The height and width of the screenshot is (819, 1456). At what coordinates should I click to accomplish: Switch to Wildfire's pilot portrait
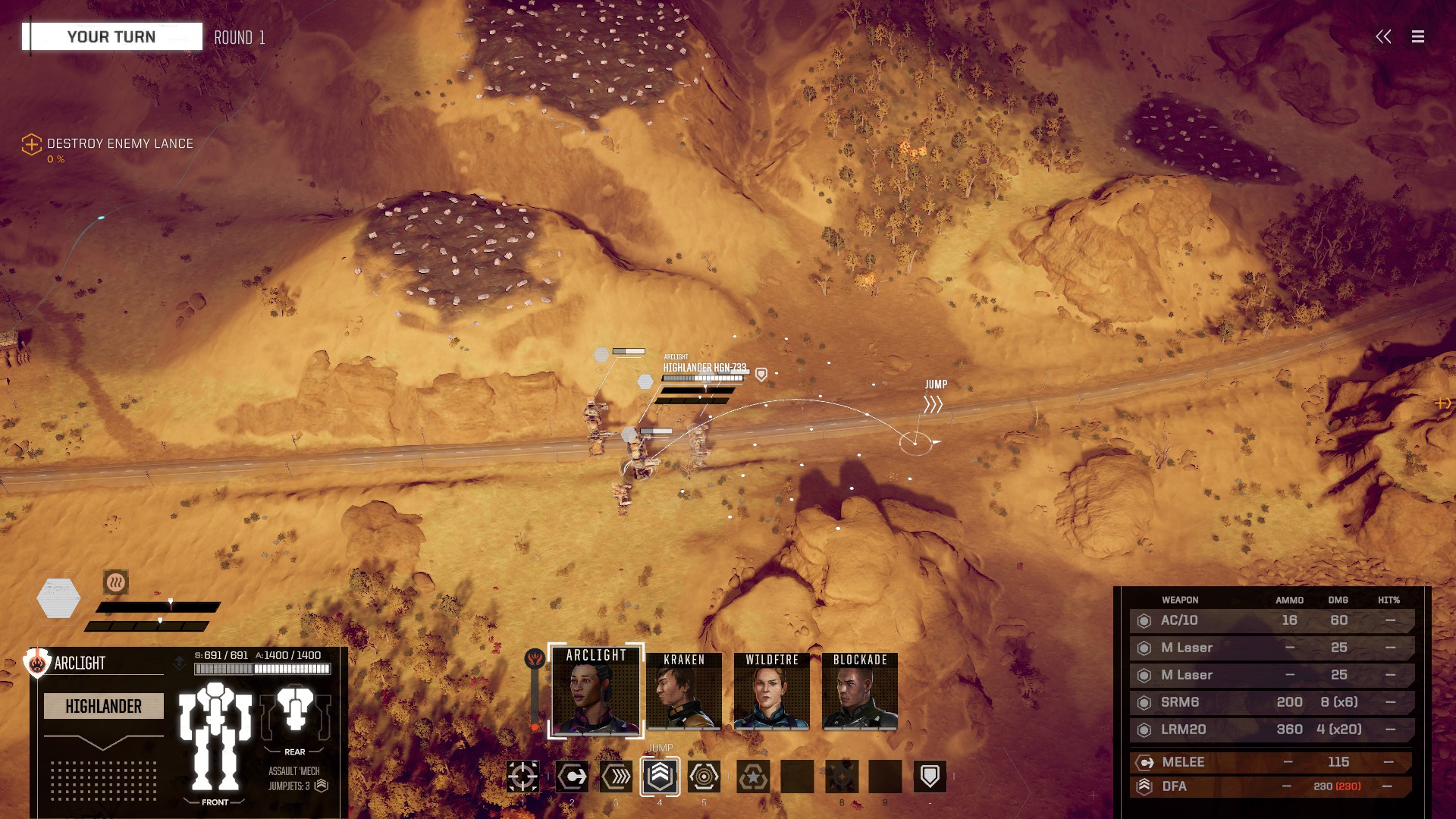(x=772, y=692)
